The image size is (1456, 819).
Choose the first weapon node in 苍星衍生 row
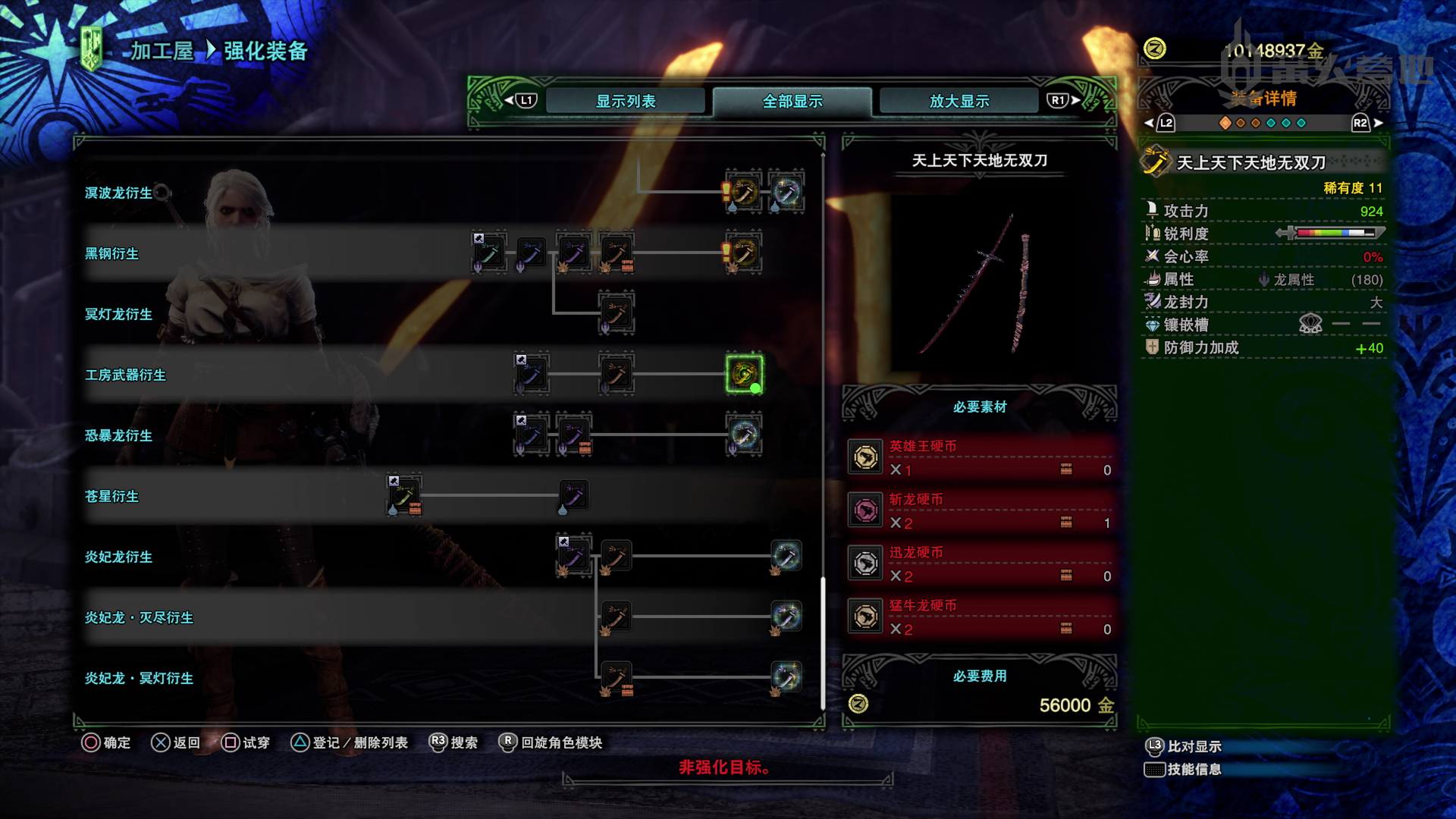click(x=403, y=495)
